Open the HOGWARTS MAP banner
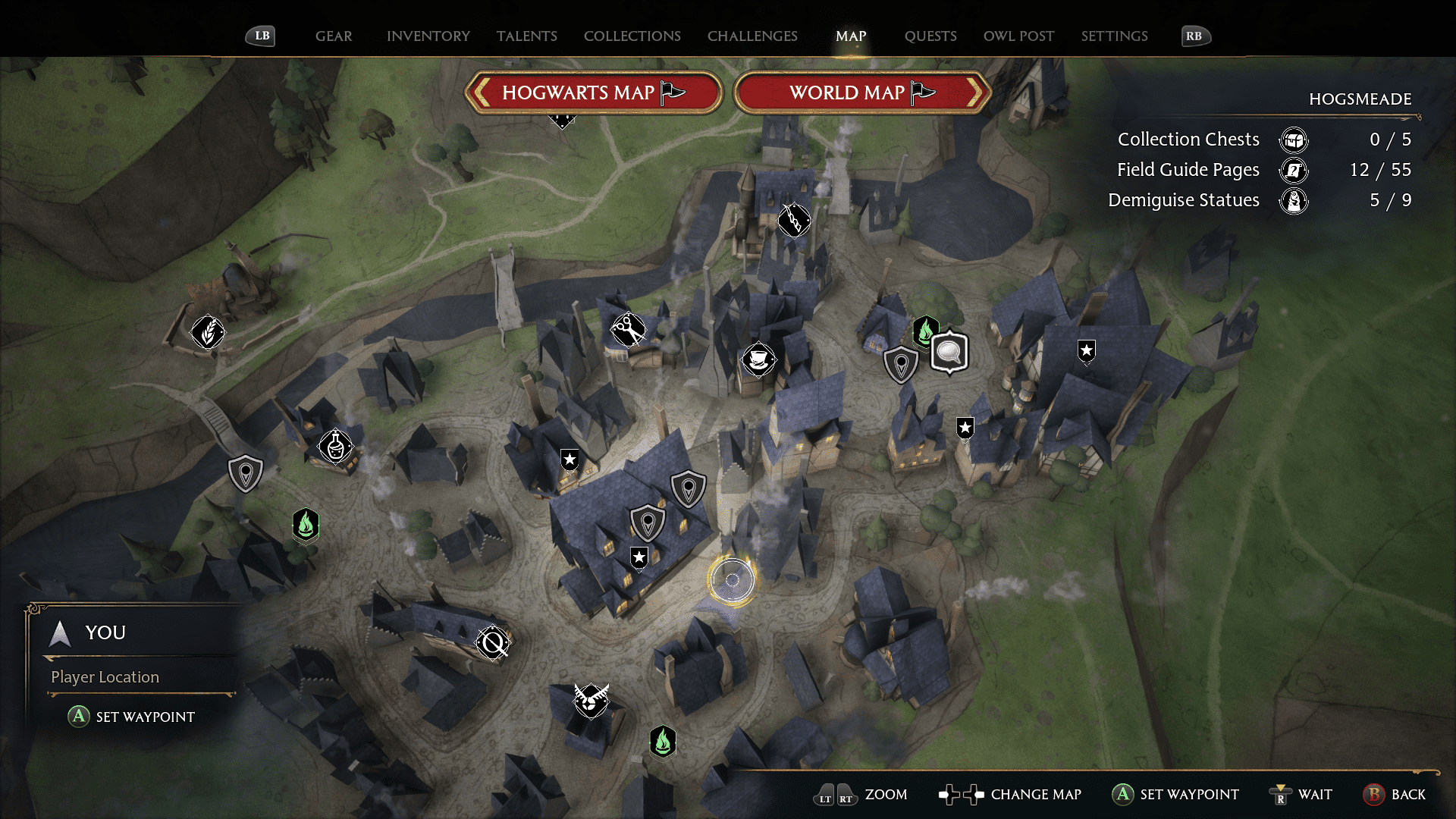The height and width of the screenshot is (819, 1456). pyautogui.click(x=594, y=92)
